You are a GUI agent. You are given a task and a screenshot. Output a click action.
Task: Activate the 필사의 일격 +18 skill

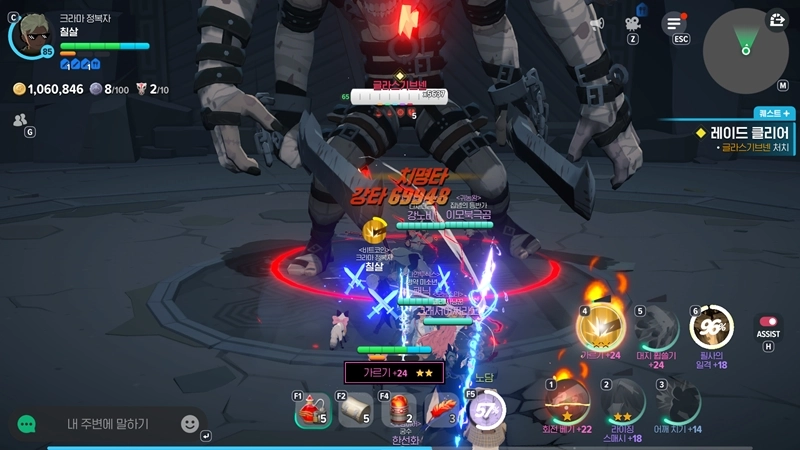click(x=712, y=327)
